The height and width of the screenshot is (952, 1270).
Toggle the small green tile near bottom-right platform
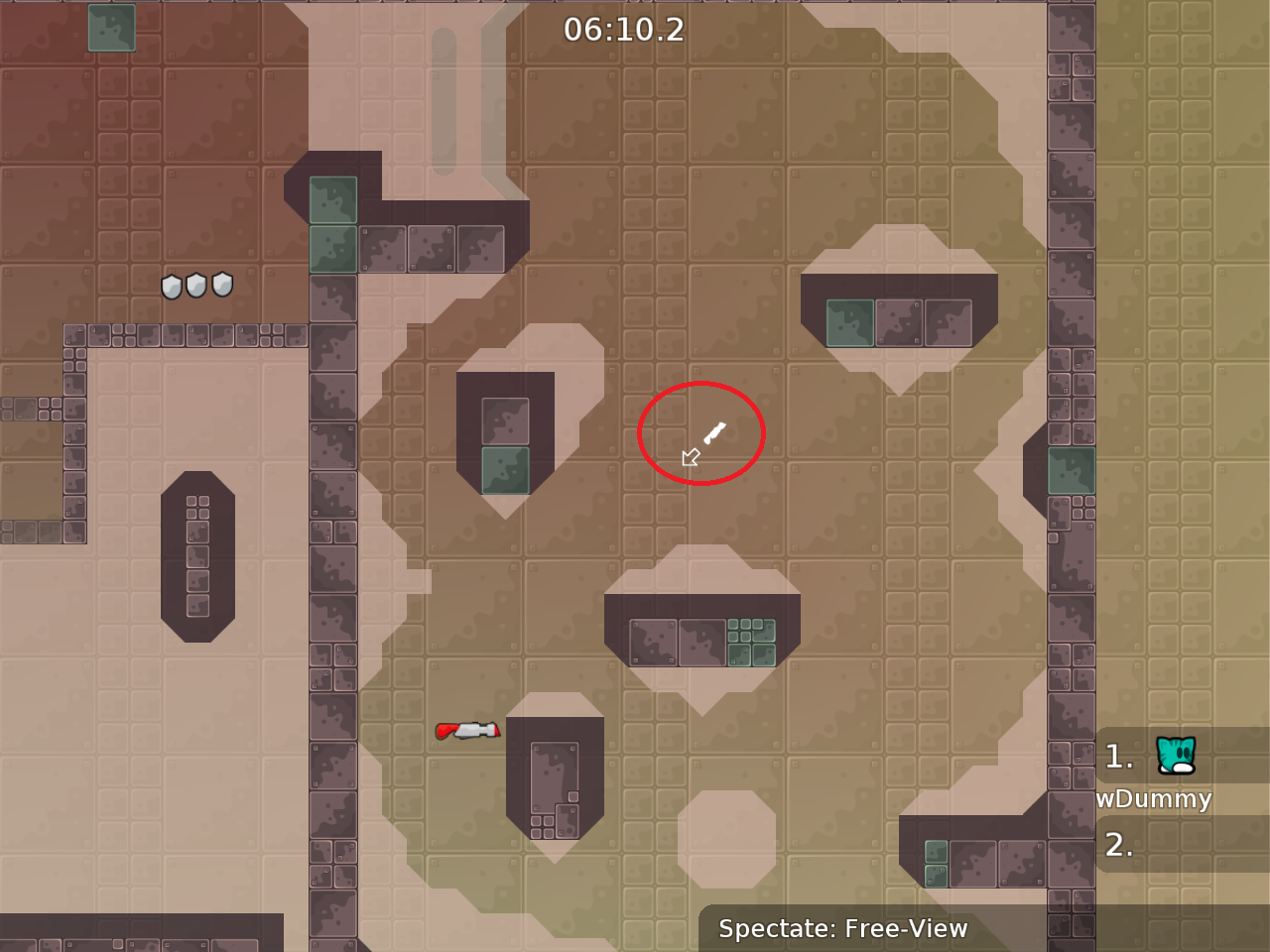pyautogui.click(x=934, y=864)
